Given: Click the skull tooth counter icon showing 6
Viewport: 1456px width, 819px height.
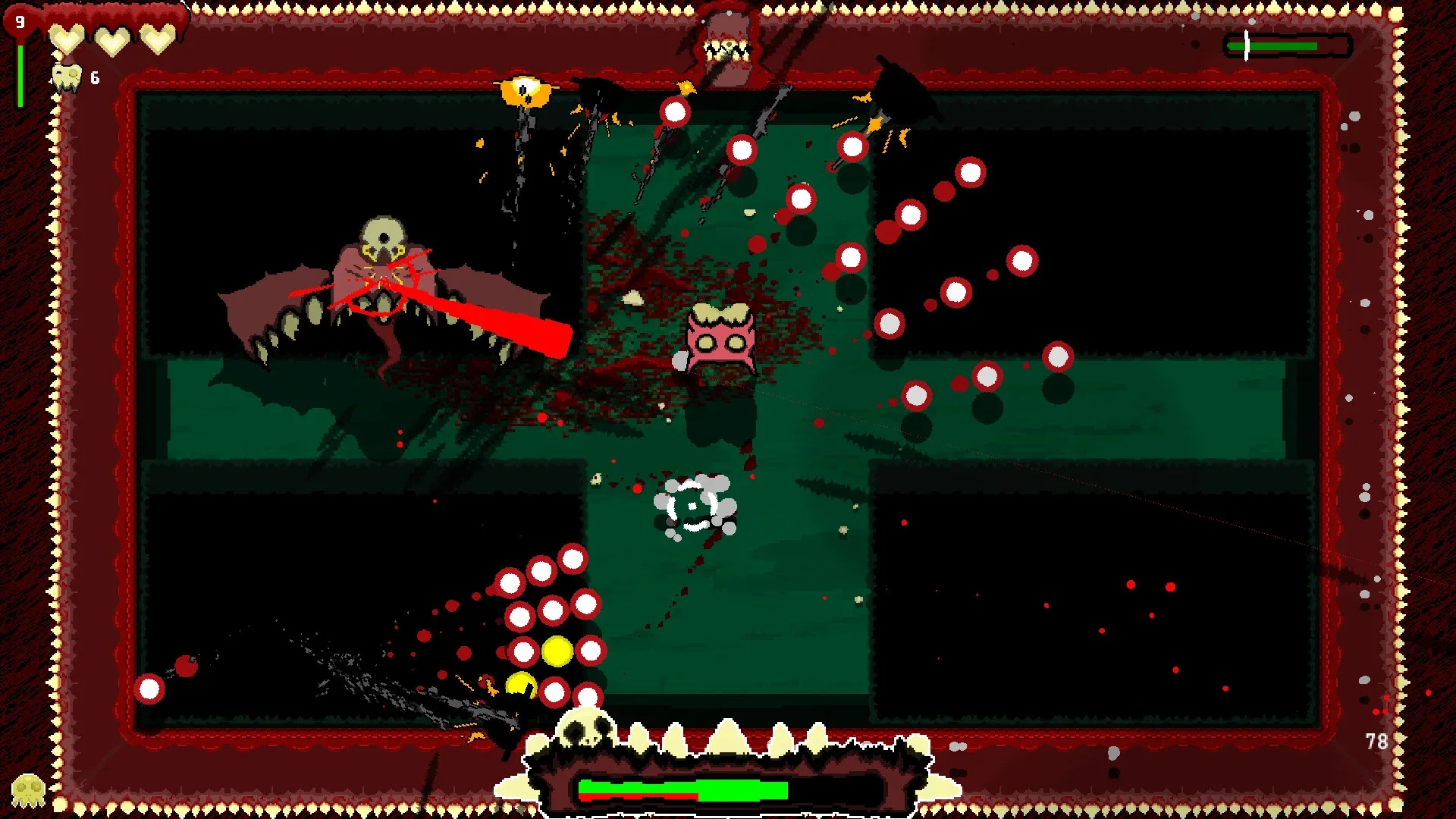Looking at the screenshot, I should 67,76.
